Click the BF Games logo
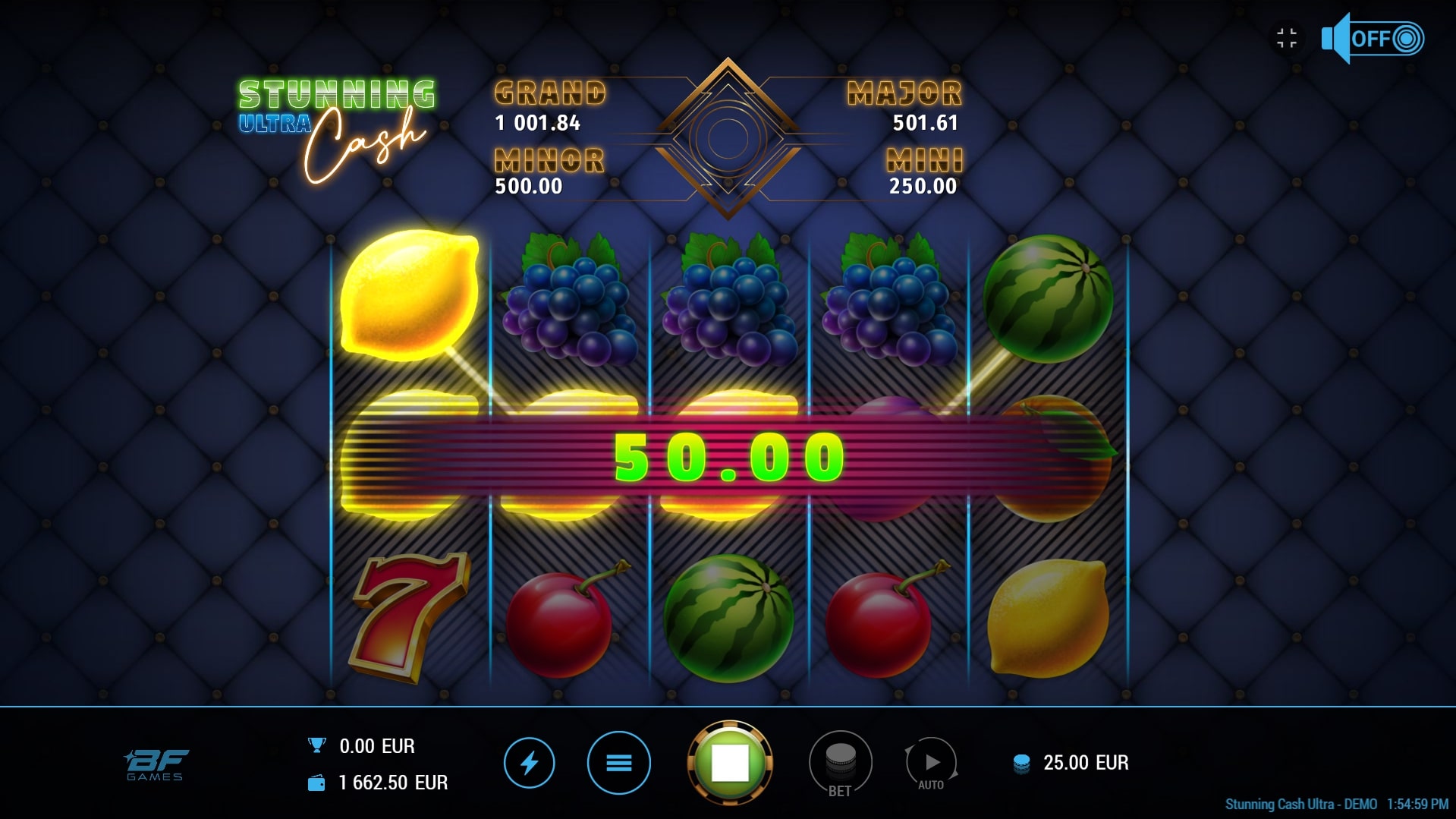Screen dimensions: 1456x819 click(x=156, y=764)
